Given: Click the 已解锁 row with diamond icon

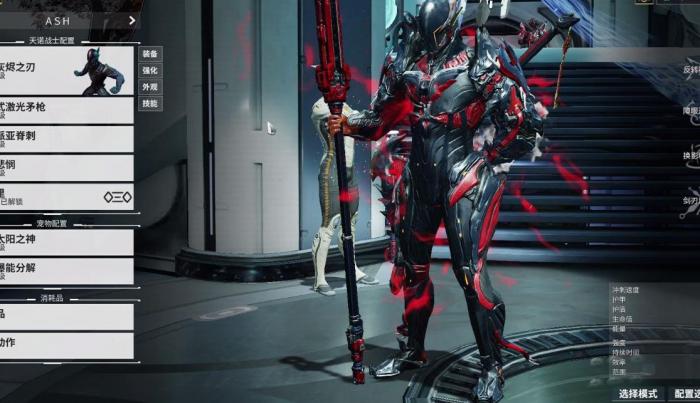Looking at the screenshot, I should [x=66, y=197].
